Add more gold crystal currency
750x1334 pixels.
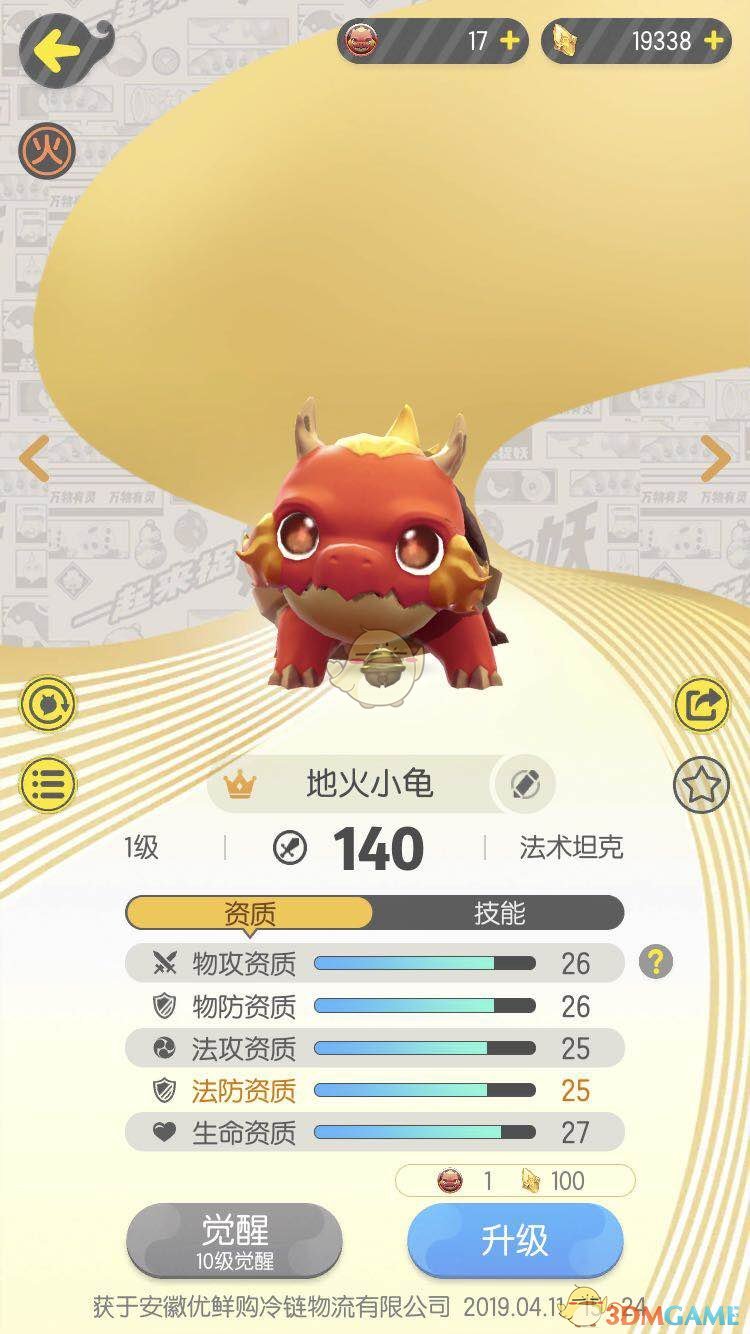[713, 41]
